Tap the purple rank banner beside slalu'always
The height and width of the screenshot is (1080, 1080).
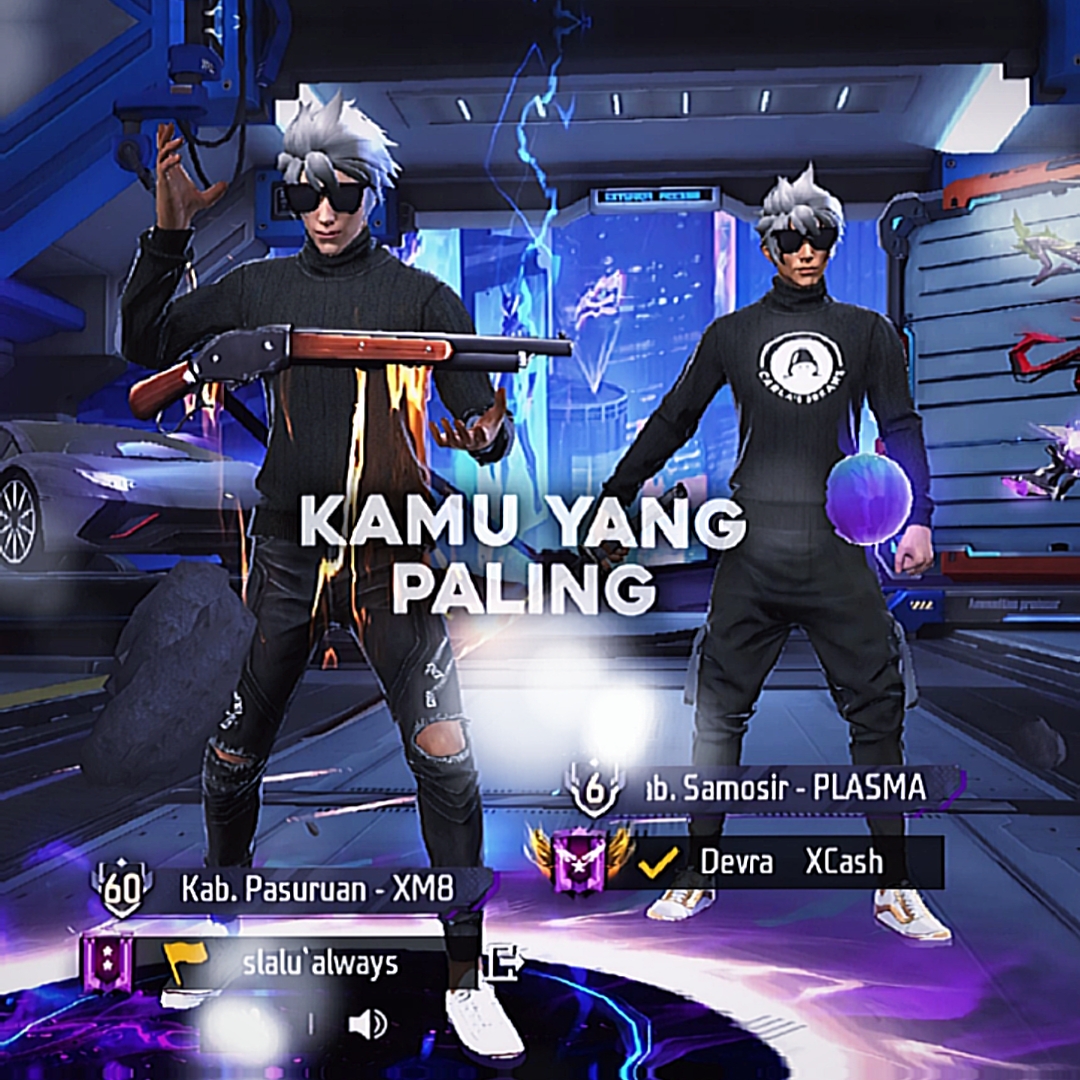[x=107, y=961]
